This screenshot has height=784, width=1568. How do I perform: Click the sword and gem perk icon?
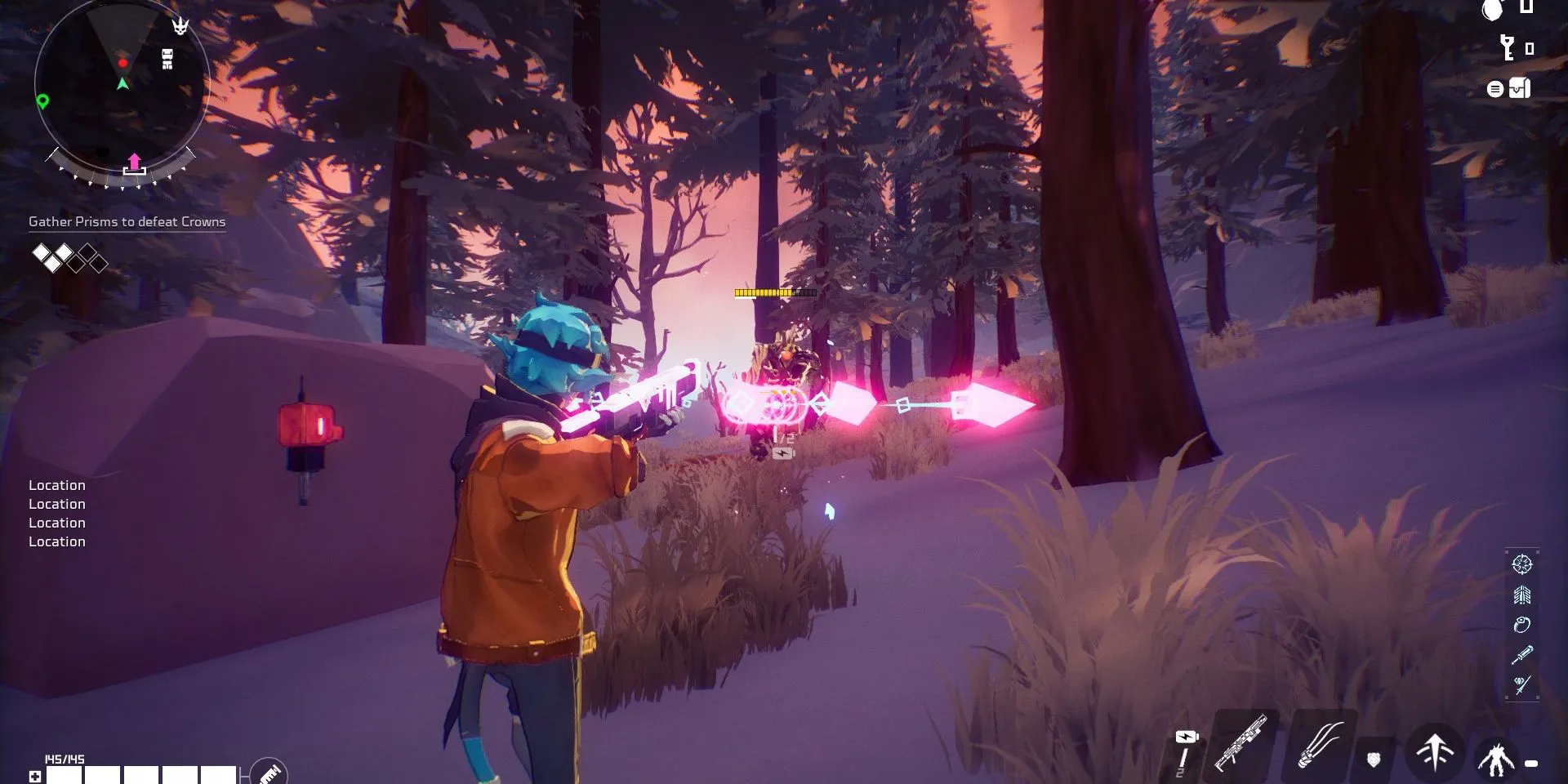pos(1521,684)
